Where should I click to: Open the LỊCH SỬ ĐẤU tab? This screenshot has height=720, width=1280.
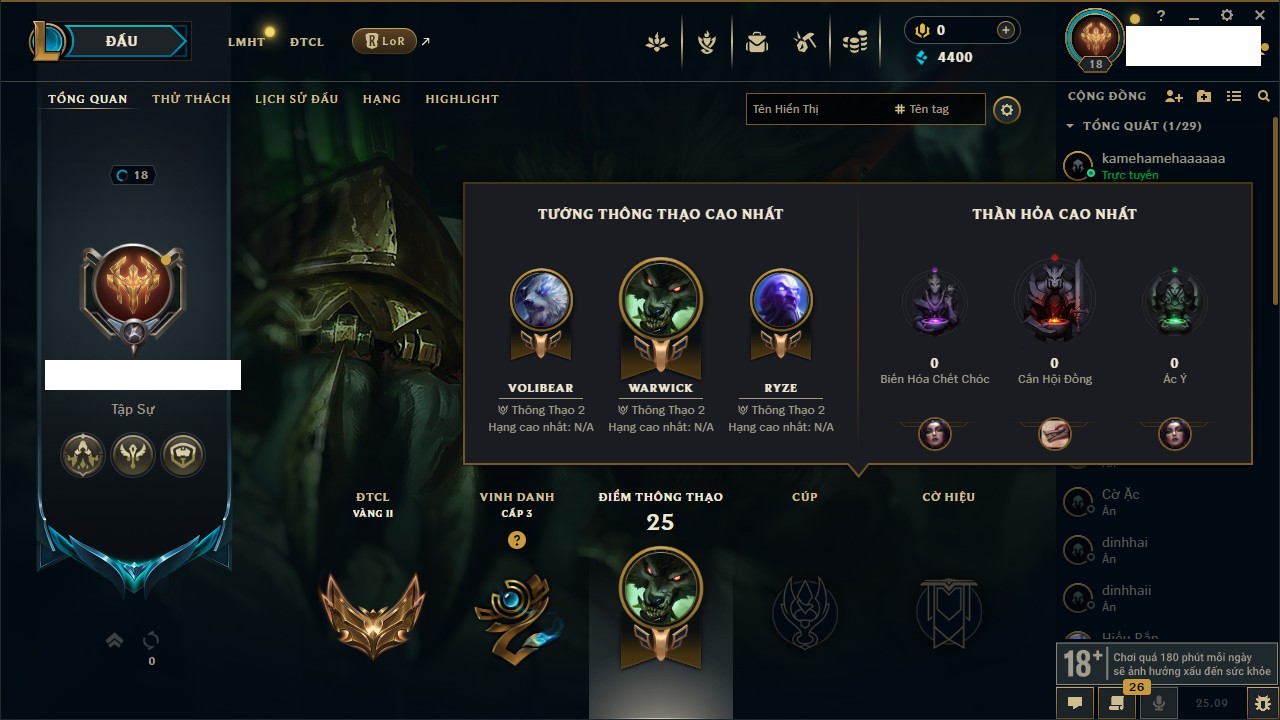[296, 99]
